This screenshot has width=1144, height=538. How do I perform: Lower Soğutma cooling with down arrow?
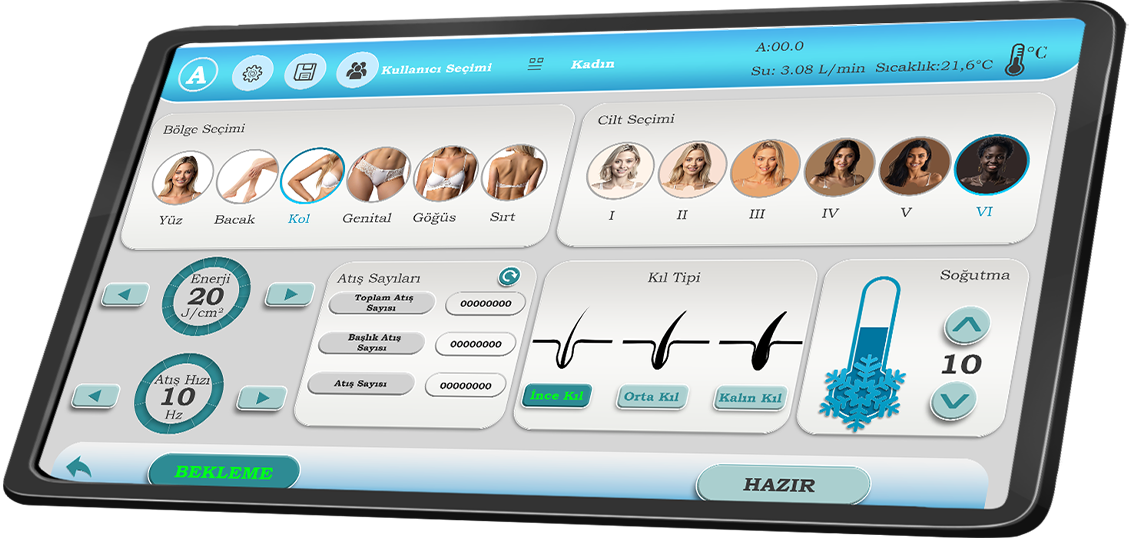(953, 402)
